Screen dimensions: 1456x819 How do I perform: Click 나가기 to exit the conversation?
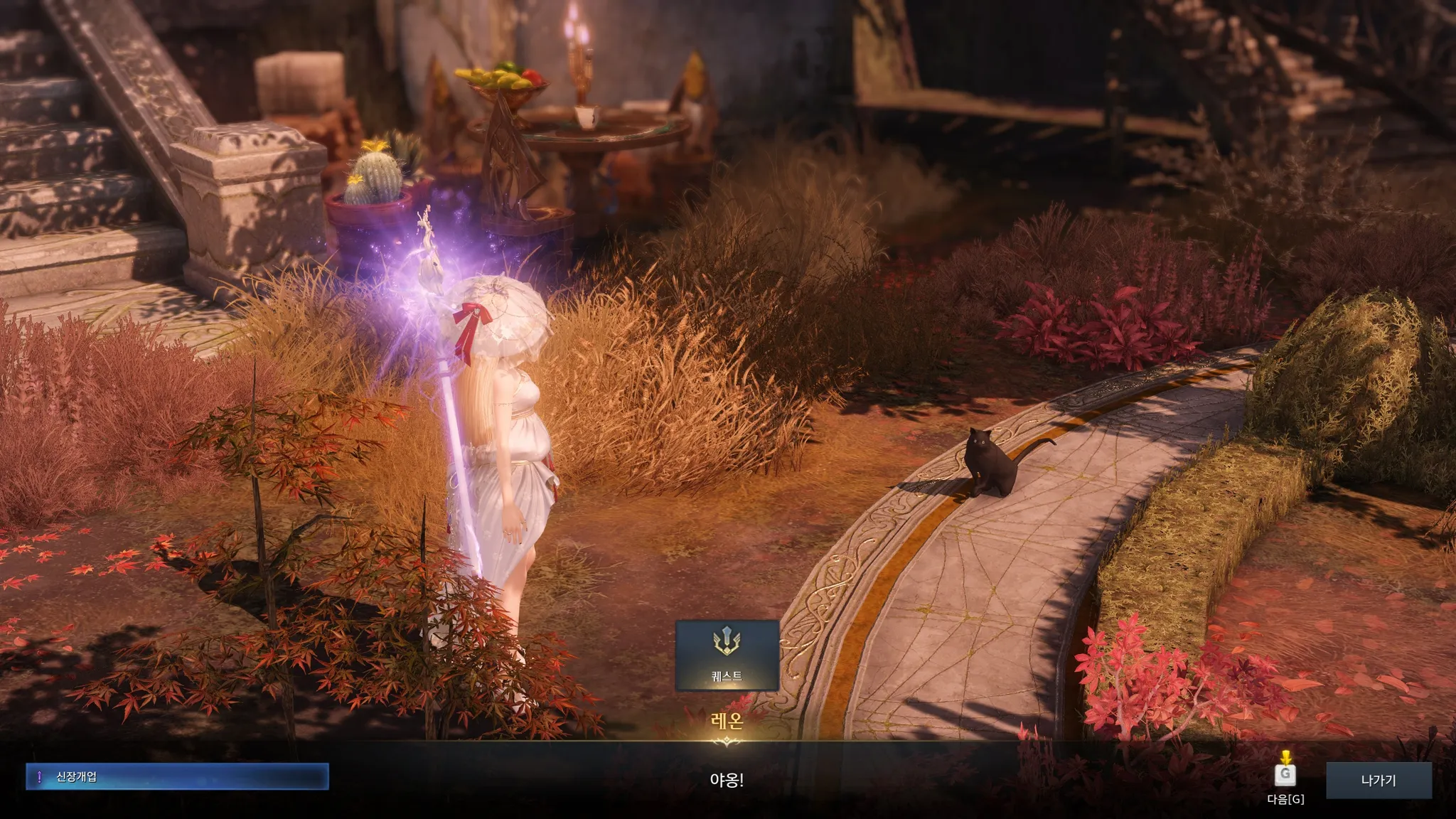click(1378, 781)
